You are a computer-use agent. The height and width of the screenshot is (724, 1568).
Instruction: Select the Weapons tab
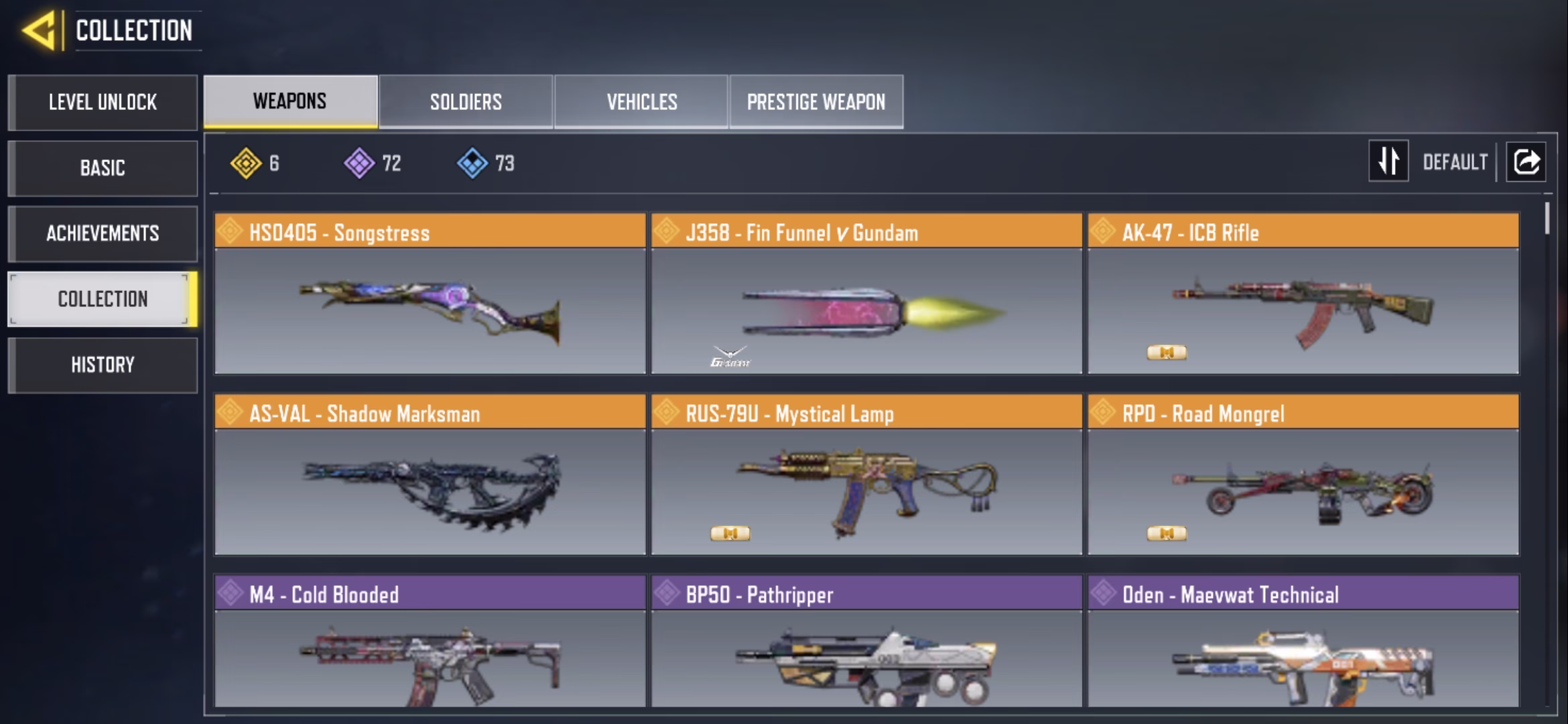point(290,101)
